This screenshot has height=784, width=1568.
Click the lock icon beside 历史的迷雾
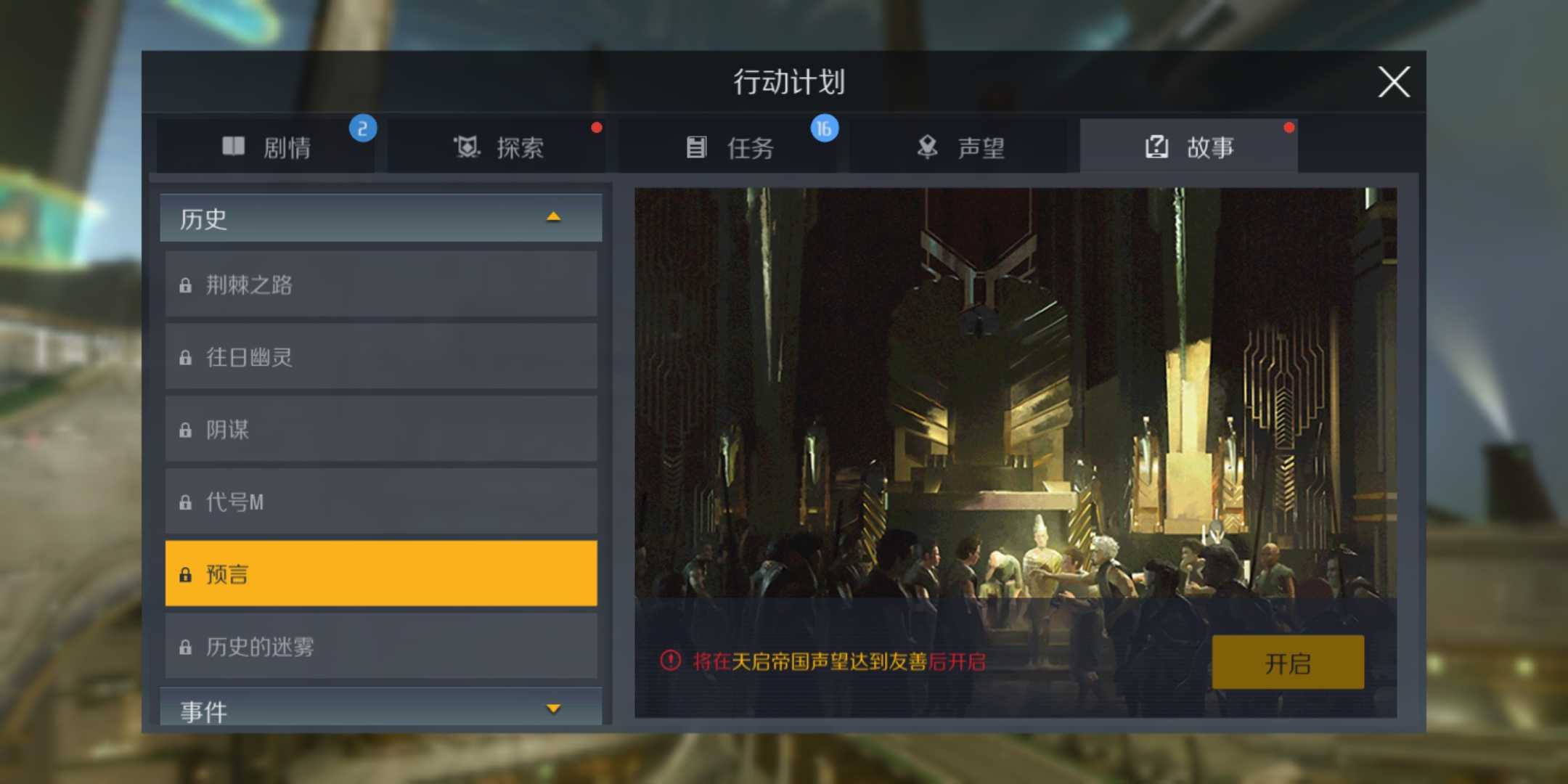point(187,645)
